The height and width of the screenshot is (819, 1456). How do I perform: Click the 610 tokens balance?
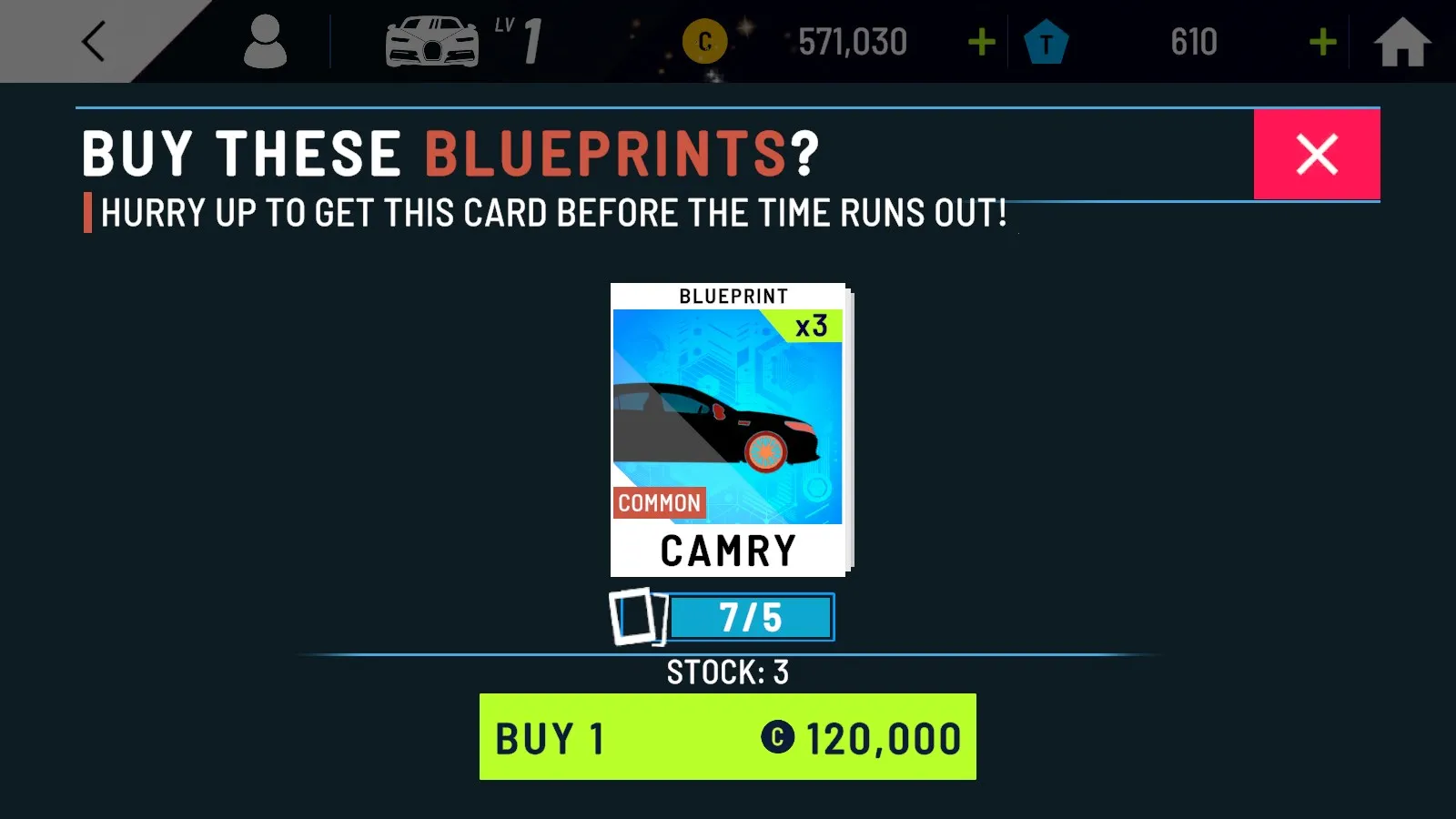click(1193, 41)
